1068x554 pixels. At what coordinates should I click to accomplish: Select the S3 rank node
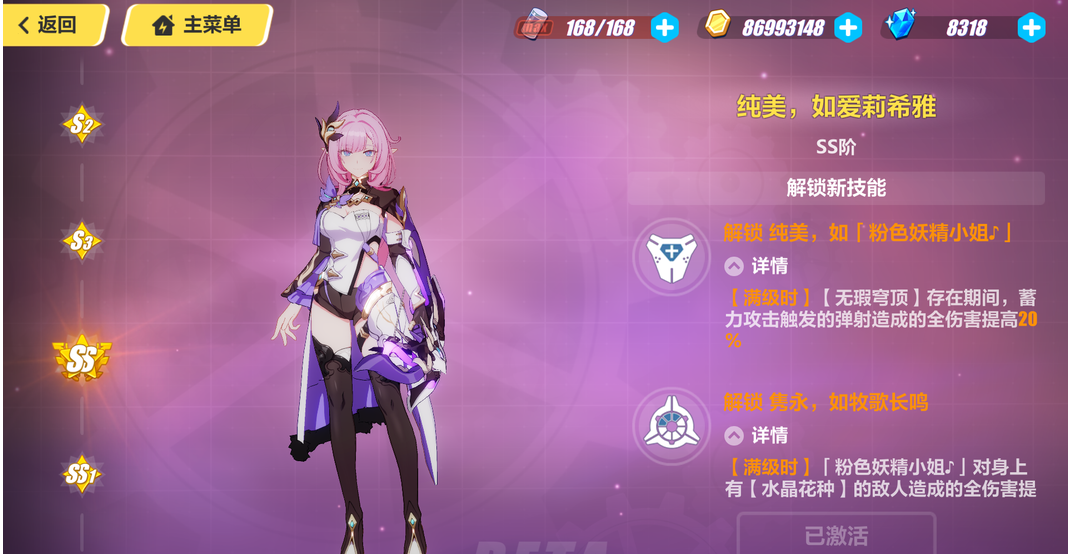pyautogui.click(x=82, y=241)
